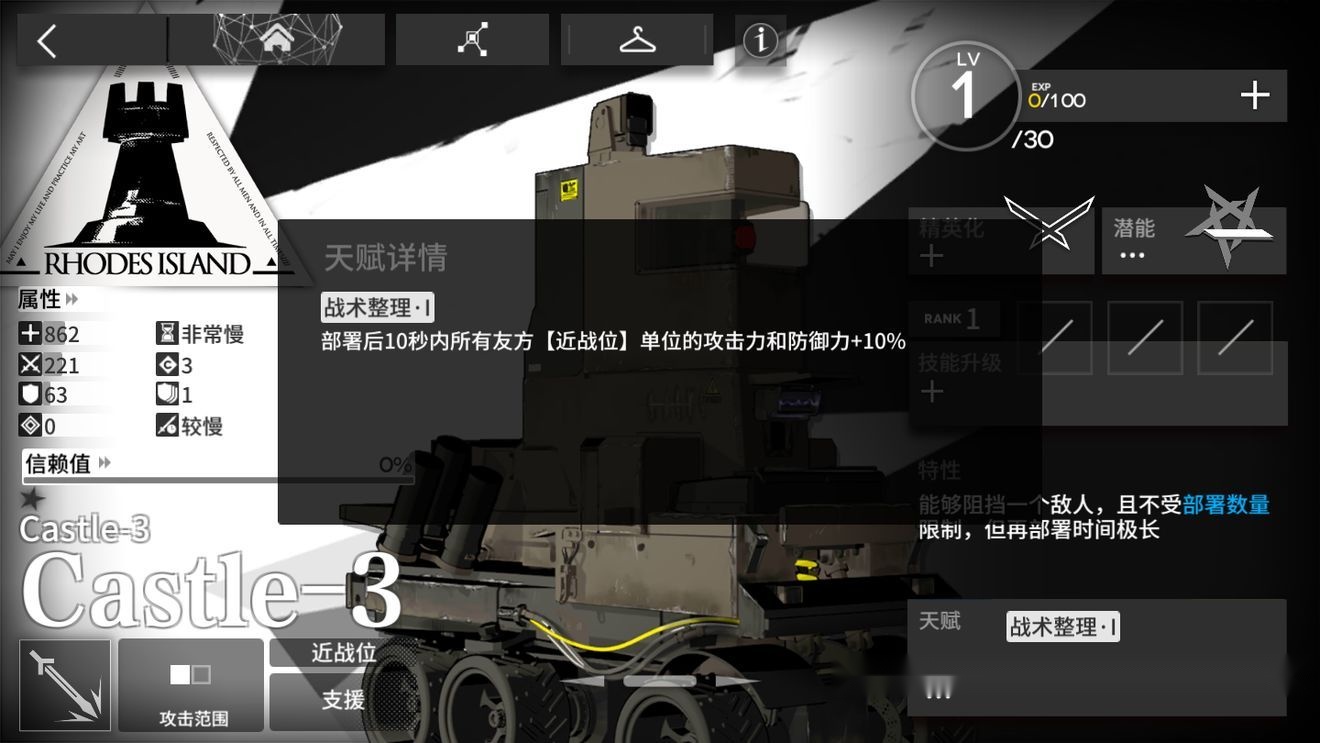Viewport: 1320px width, 743px height.
Task: Select the network node icon in top bar
Action: point(471,38)
